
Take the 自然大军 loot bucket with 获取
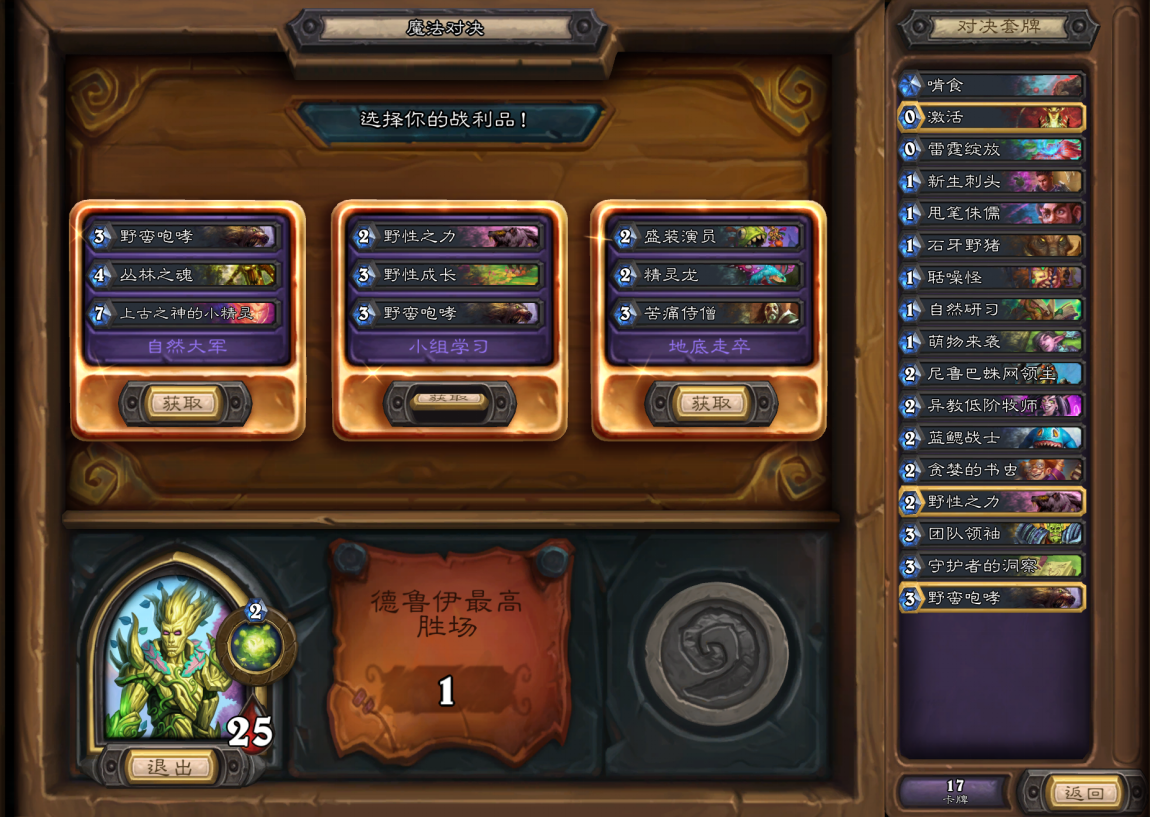coord(184,403)
